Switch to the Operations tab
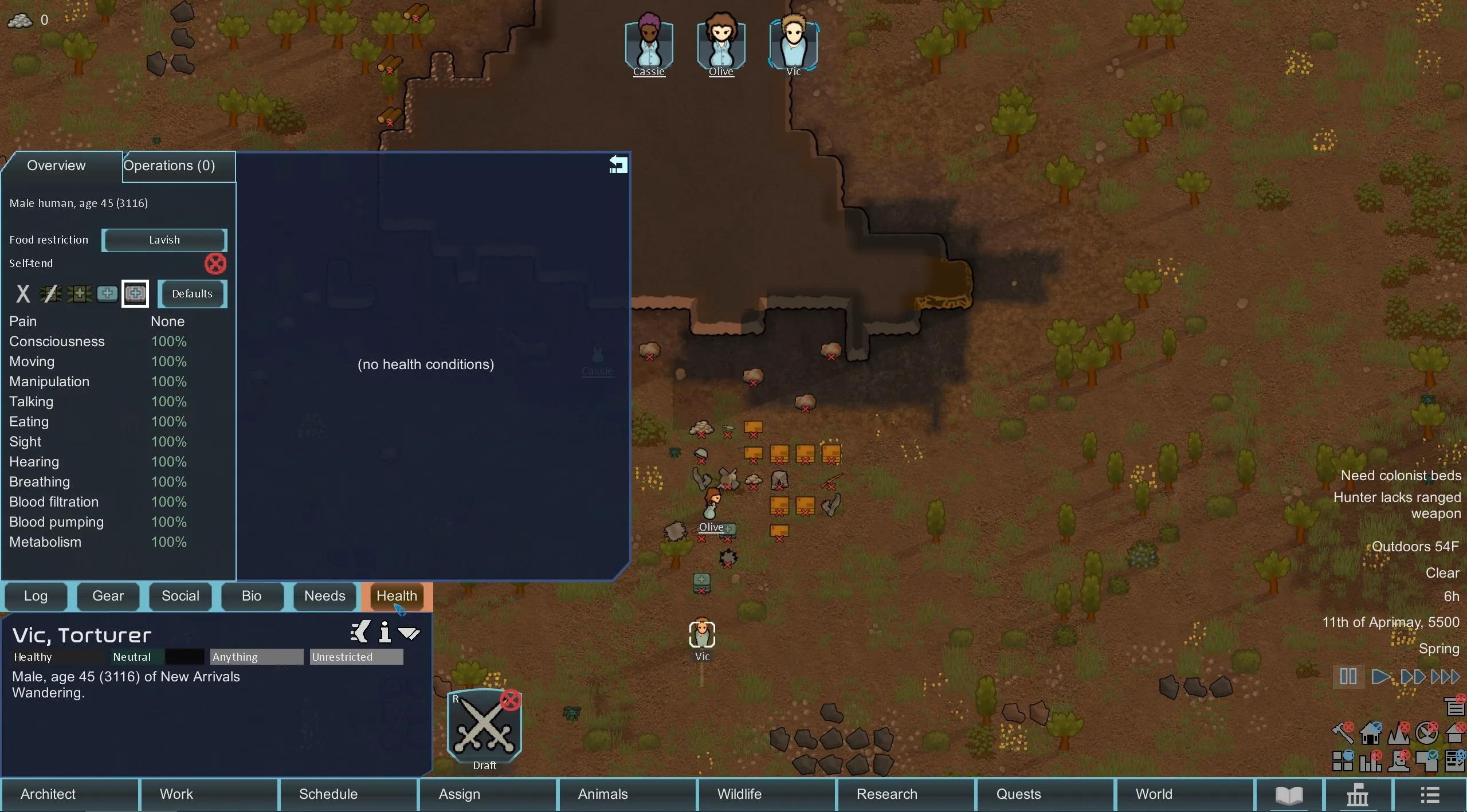 170,166
